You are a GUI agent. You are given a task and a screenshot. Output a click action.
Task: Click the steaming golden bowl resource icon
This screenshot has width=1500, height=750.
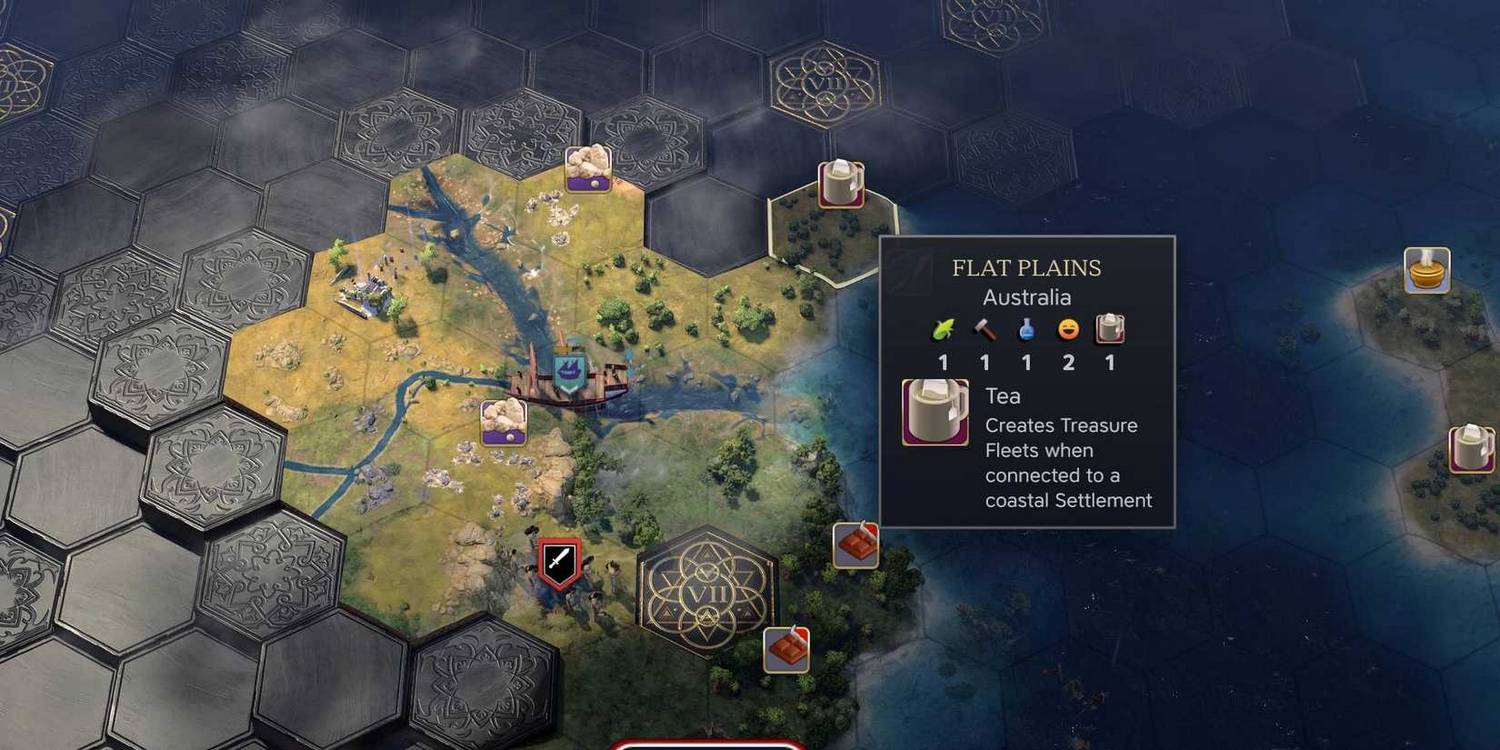pyautogui.click(x=1427, y=270)
